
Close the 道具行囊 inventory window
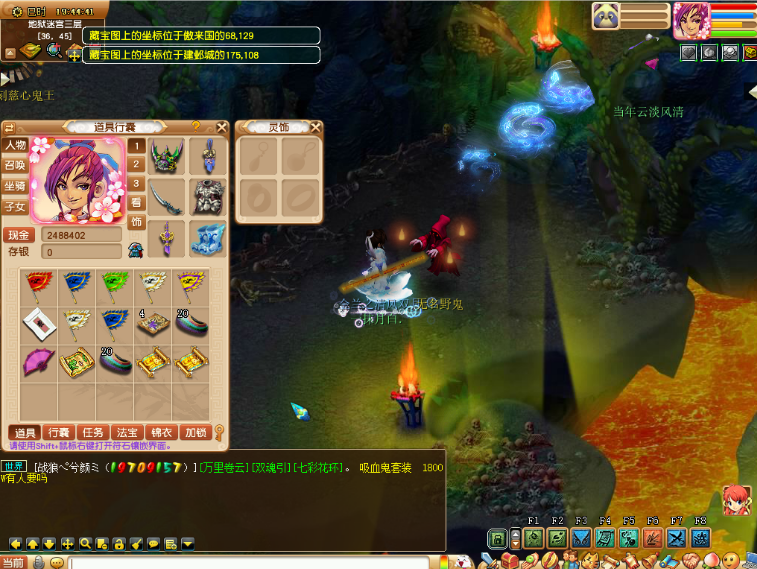point(223,127)
